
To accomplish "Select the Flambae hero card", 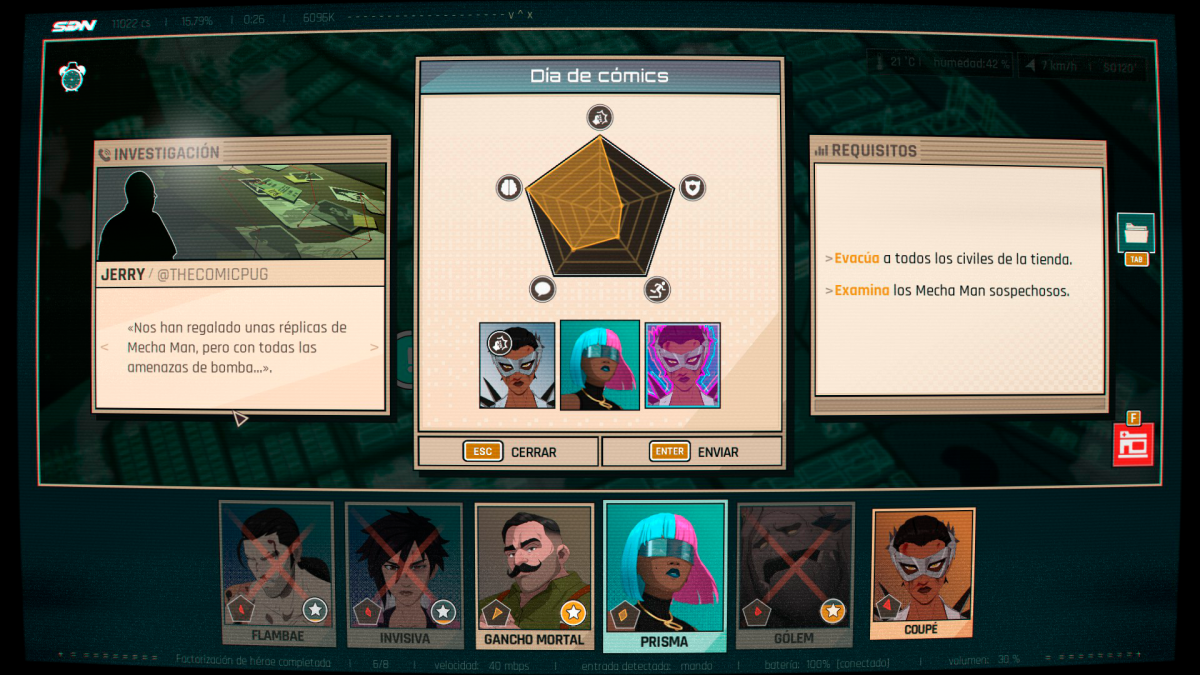I will coord(277,572).
